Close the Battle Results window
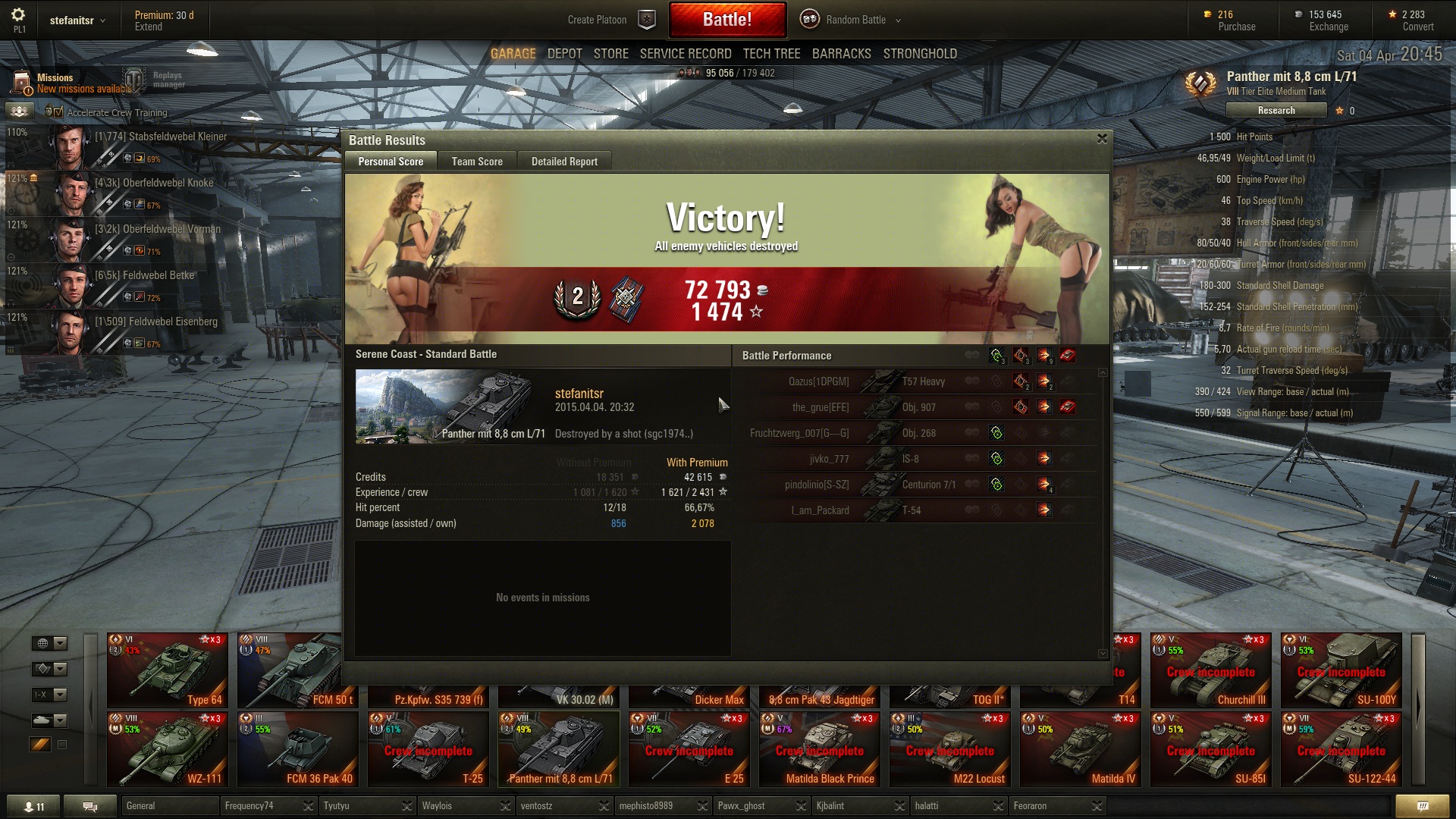The height and width of the screenshot is (819, 1456). (x=1102, y=139)
